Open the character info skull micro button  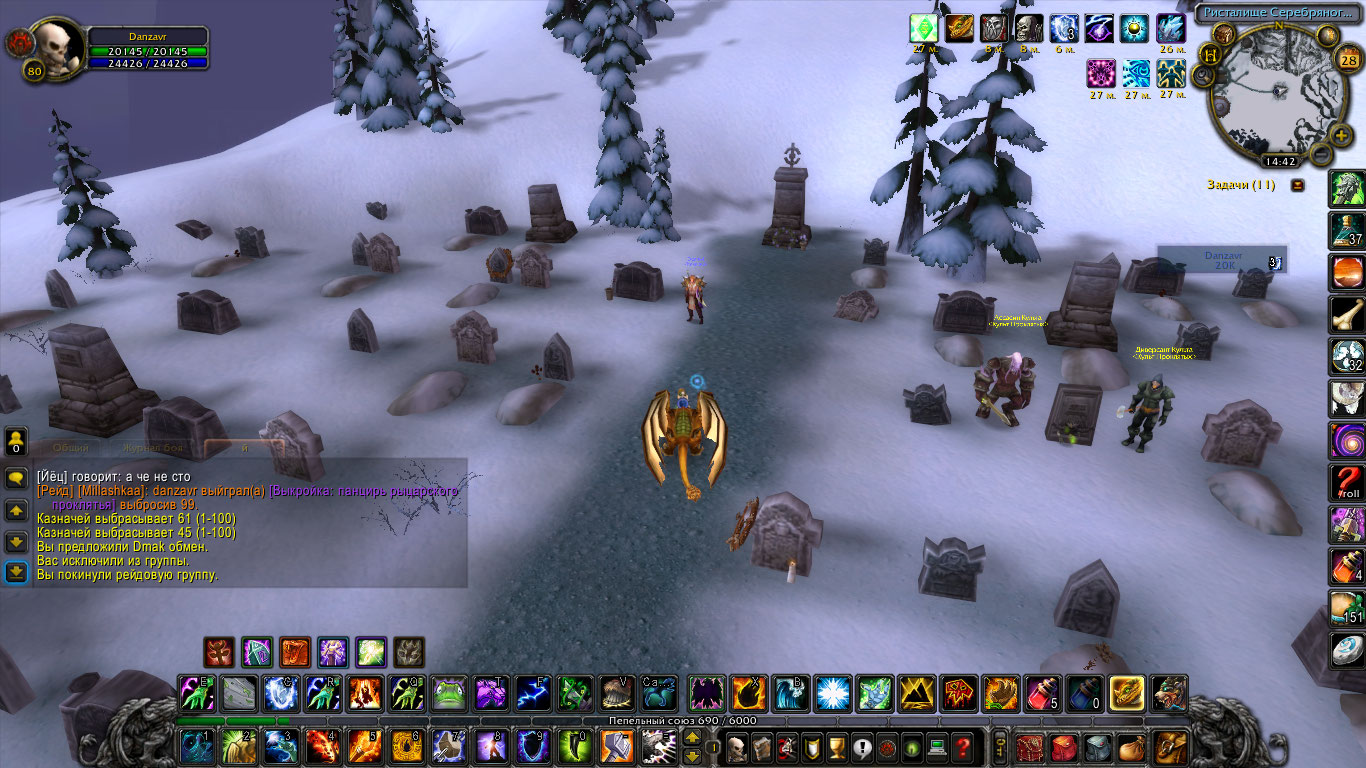click(736, 747)
